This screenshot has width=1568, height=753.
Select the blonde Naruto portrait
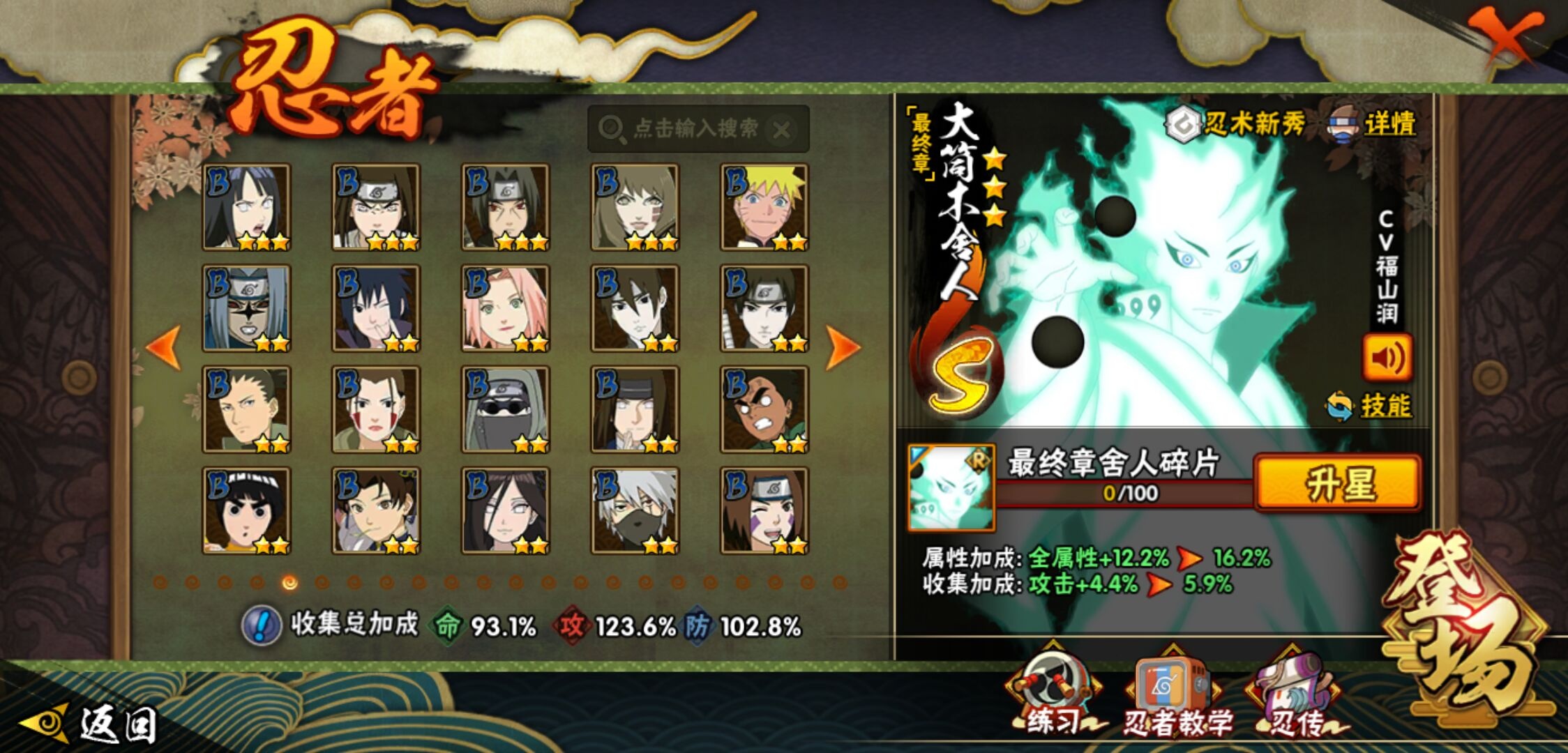click(x=764, y=207)
